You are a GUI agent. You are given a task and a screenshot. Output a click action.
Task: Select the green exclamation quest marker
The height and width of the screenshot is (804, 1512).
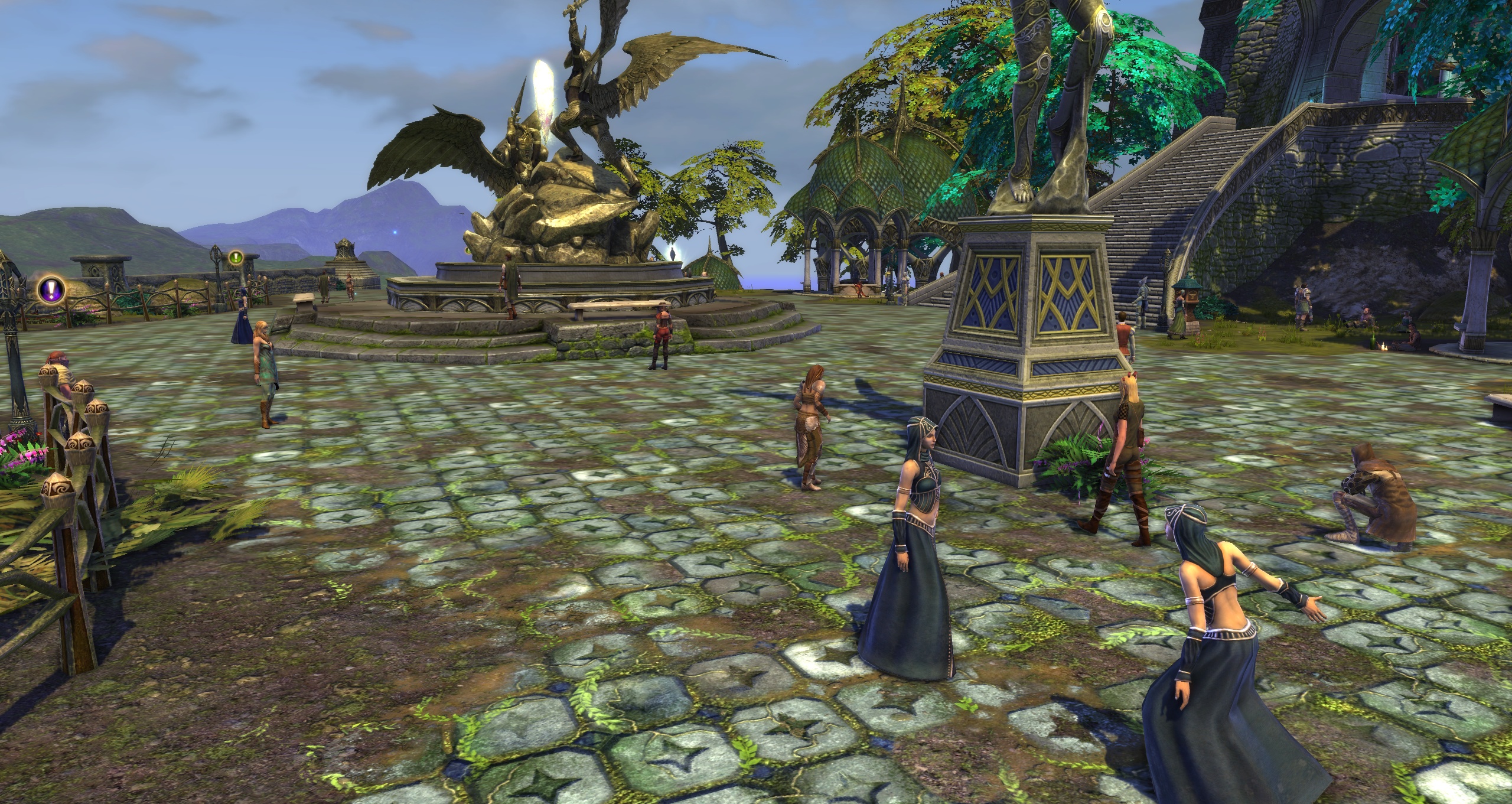click(x=236, y=258)
